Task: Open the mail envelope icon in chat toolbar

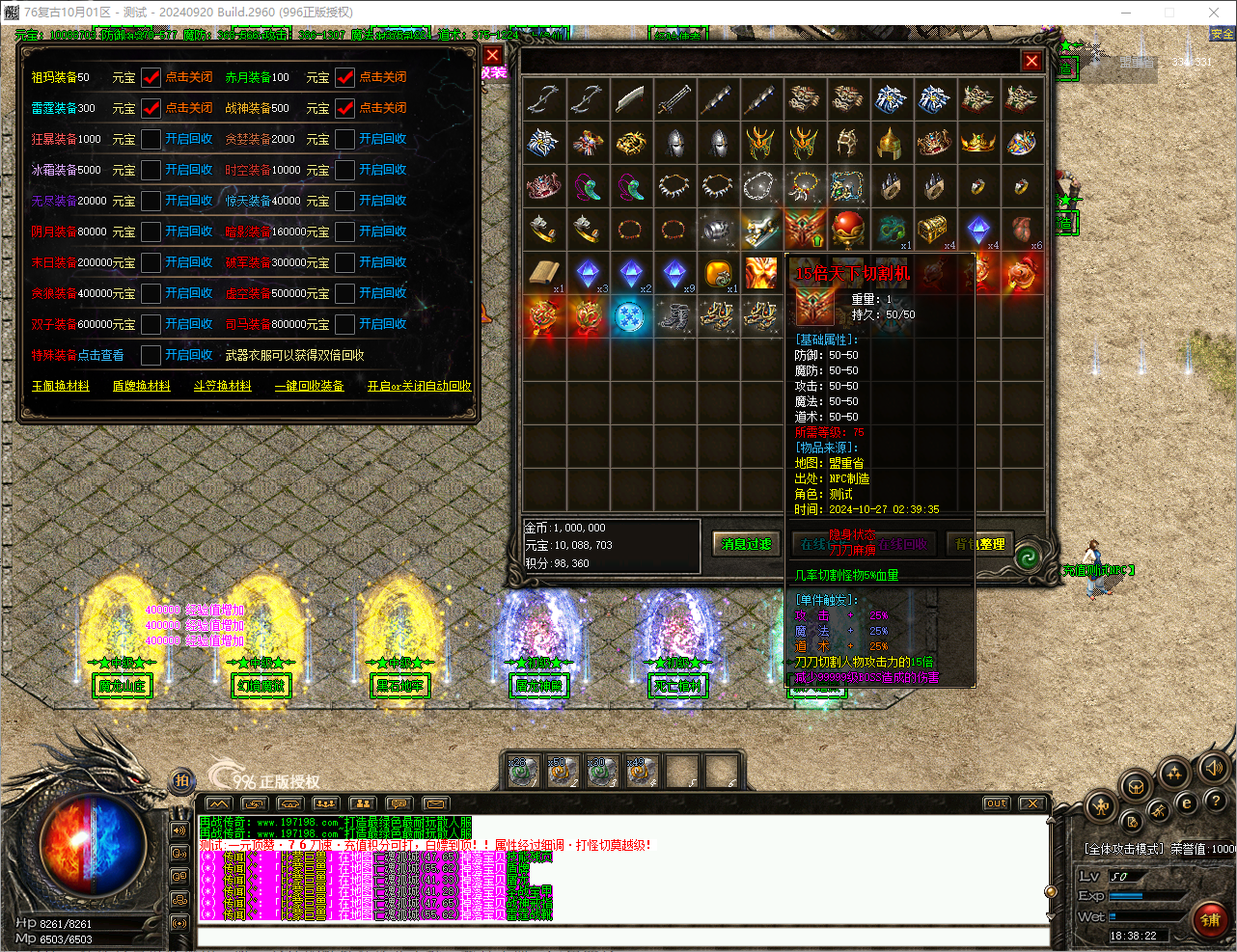Action: coord(434,802)
